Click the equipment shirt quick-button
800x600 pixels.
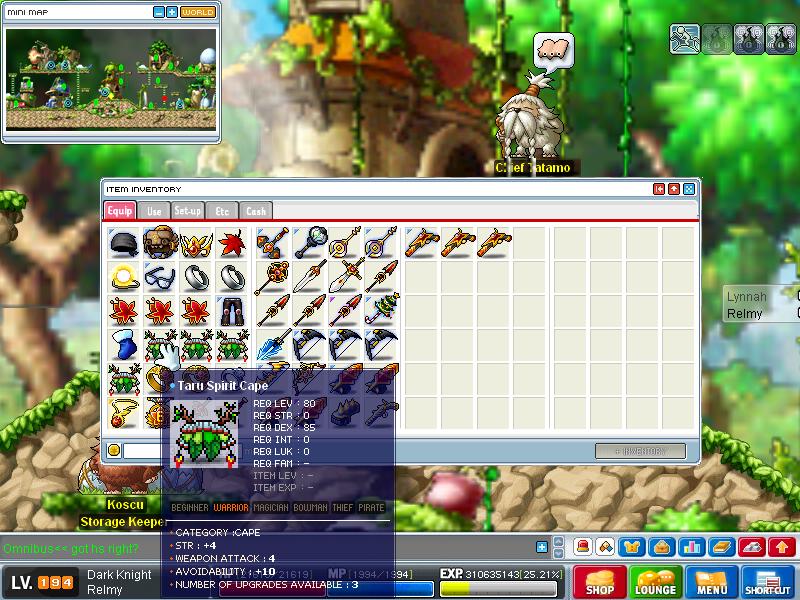(633, 547)
